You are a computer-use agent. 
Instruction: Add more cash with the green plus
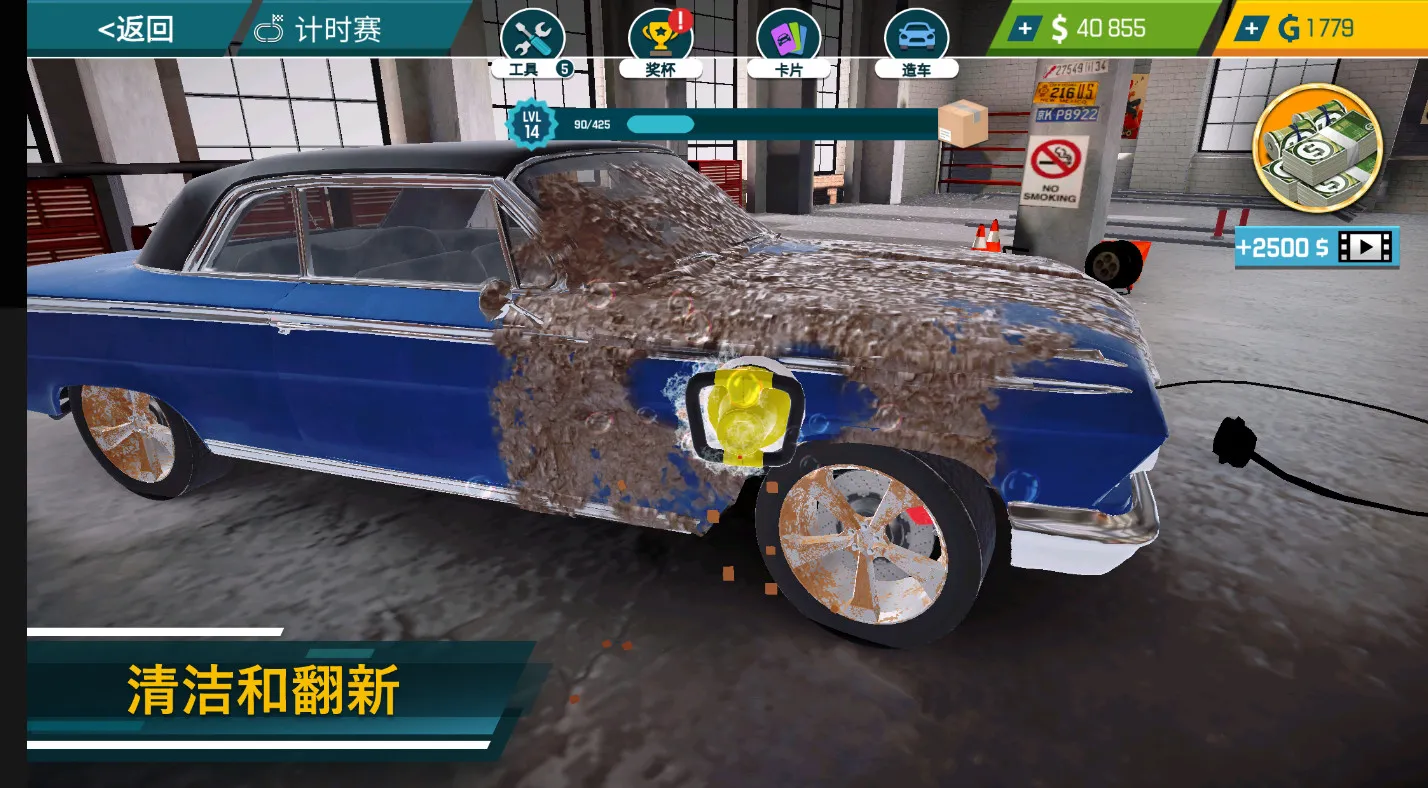(1024, 29)
